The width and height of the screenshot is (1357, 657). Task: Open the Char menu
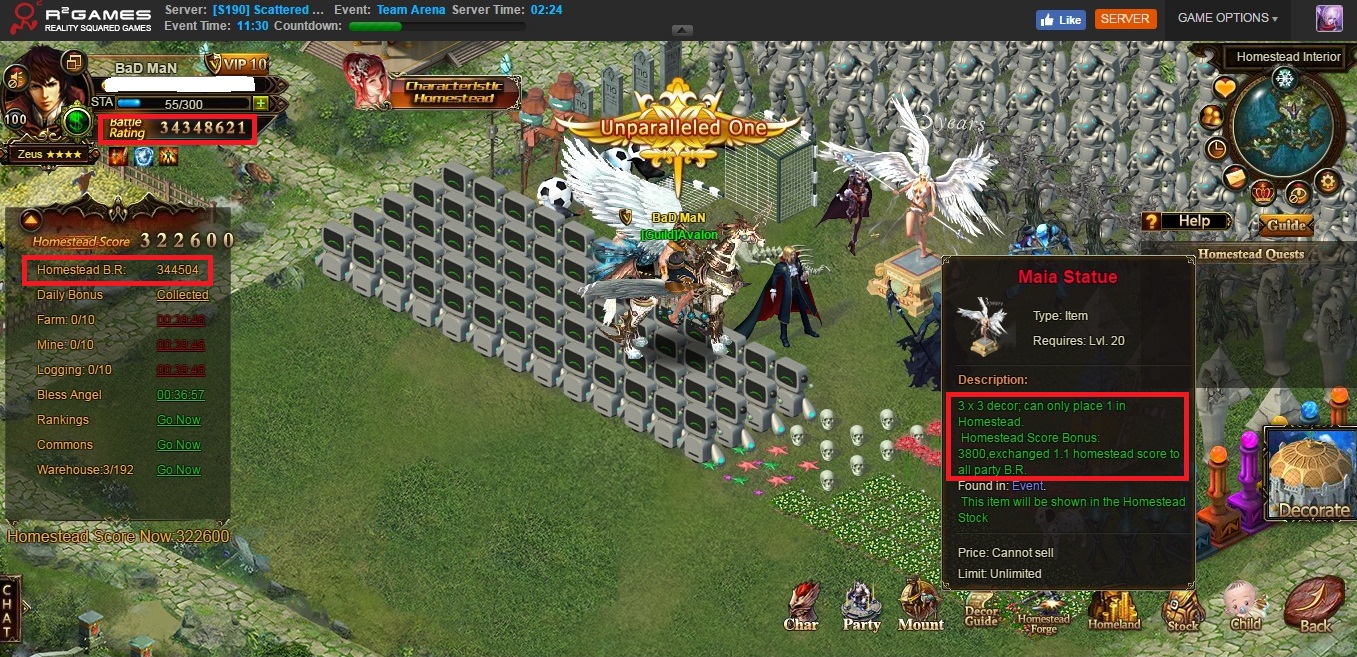801,606
